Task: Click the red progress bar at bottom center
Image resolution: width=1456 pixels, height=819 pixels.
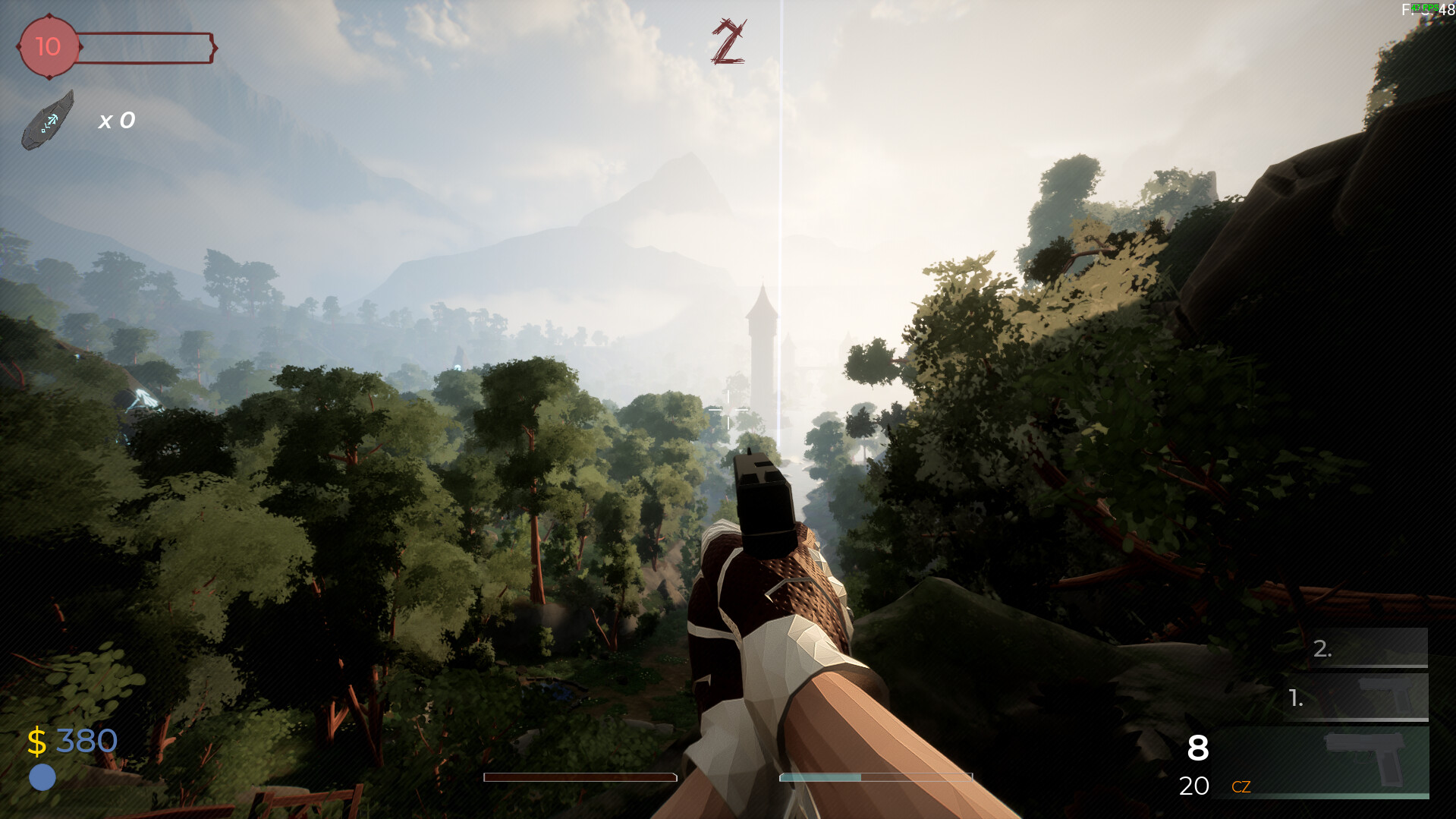Action: click(x=580, y=777)
